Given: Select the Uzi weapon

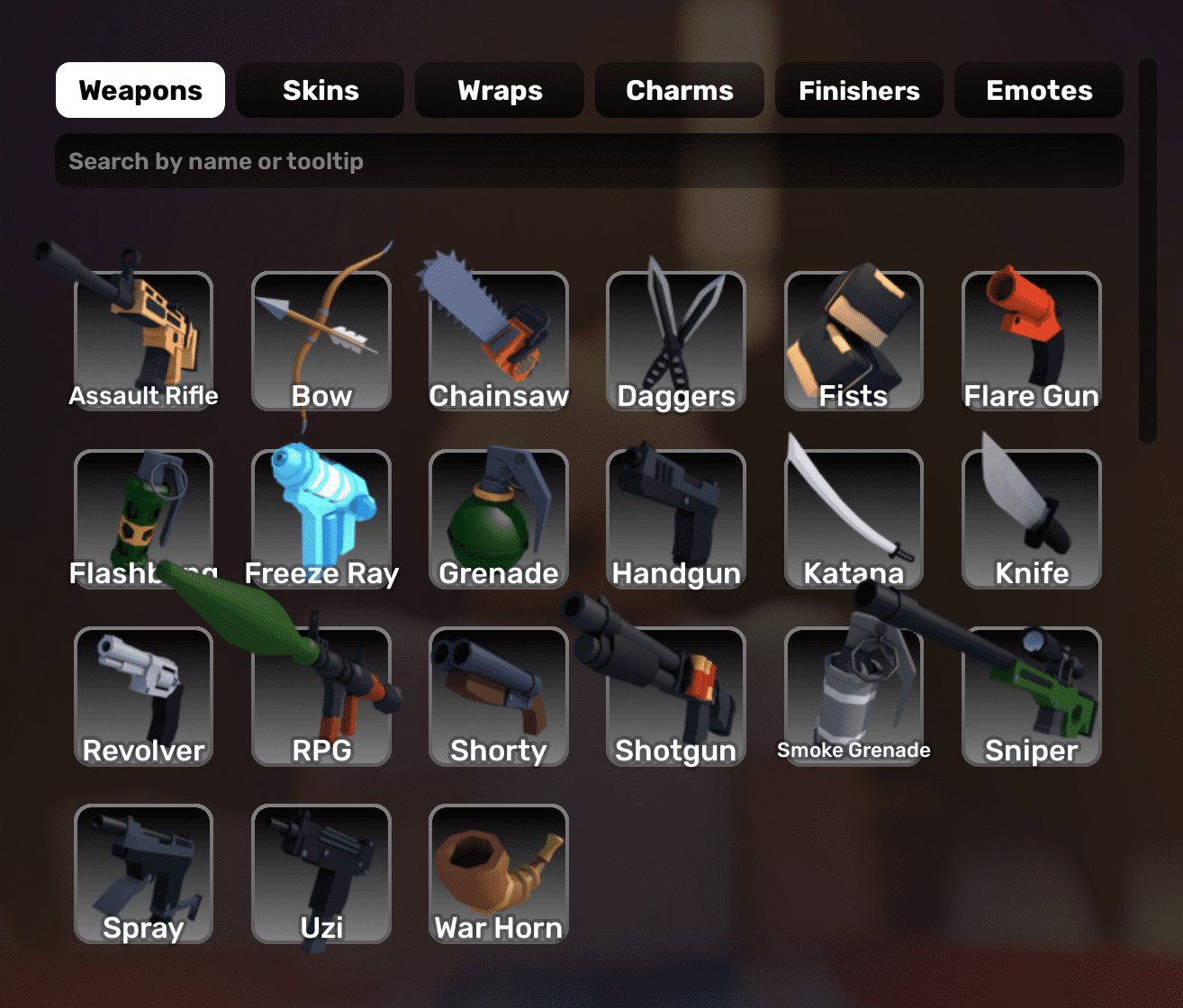Looking at the screenshot, I should pos(321,873).
